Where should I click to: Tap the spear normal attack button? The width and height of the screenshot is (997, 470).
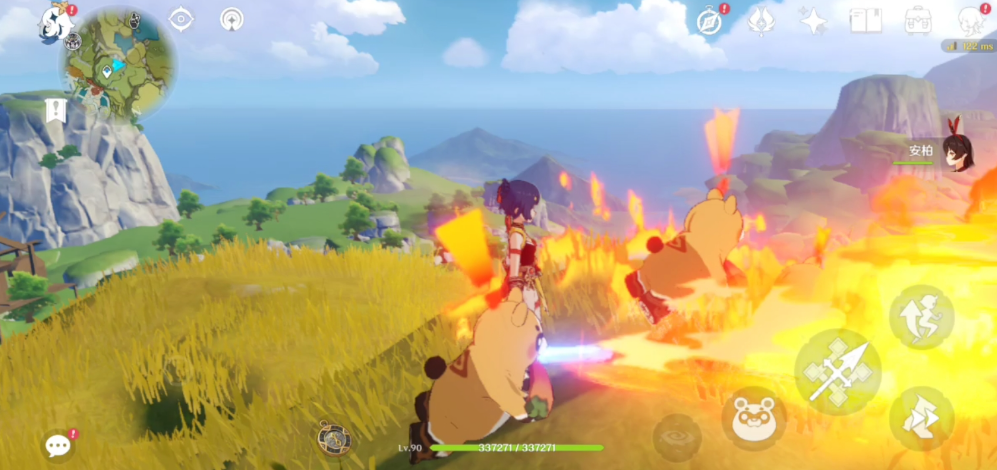pyautogui.click(x=838, y=371)
